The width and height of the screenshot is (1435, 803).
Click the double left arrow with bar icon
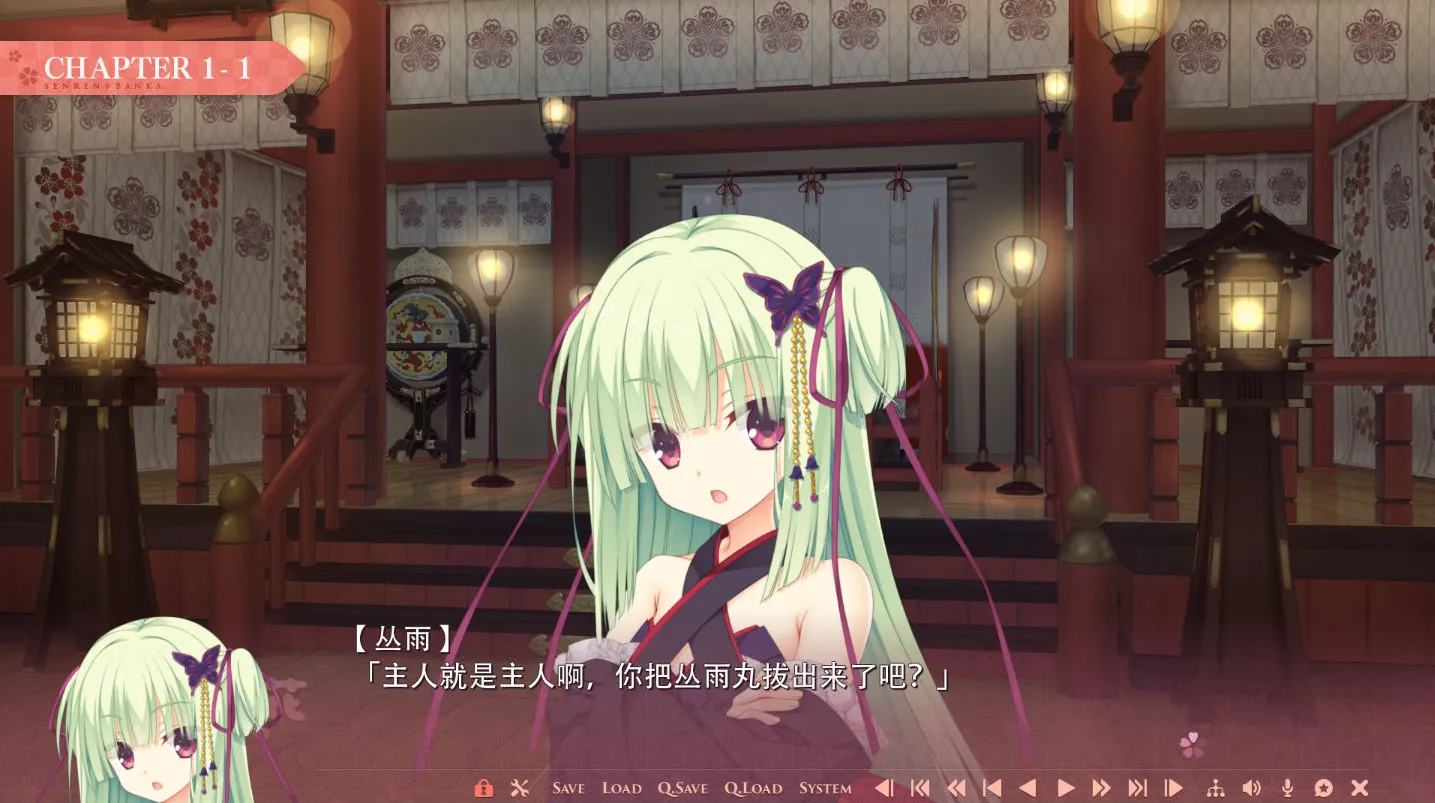pyautogui.click(x=920, y=788)
